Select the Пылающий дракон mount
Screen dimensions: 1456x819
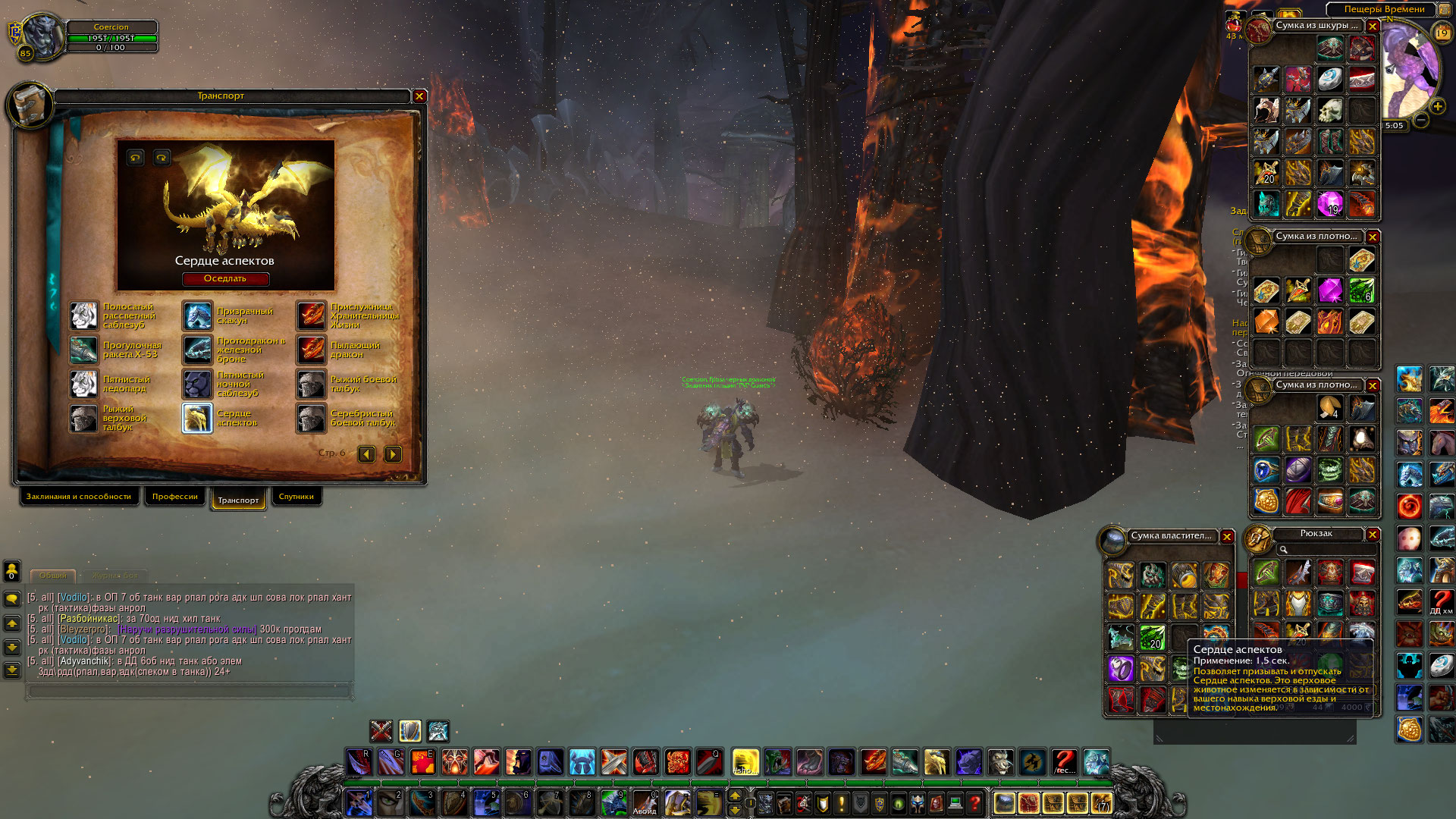(x=311, y=350)
